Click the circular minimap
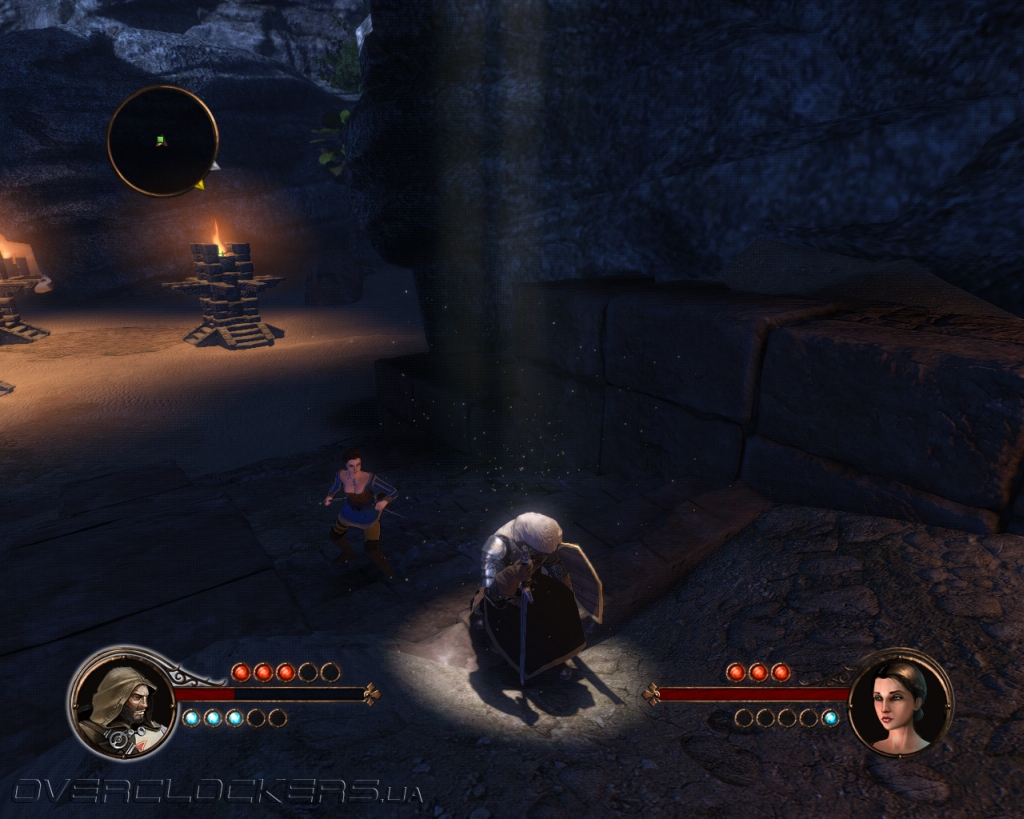Viewport: 1024px width, 819px height. (162, 141)
